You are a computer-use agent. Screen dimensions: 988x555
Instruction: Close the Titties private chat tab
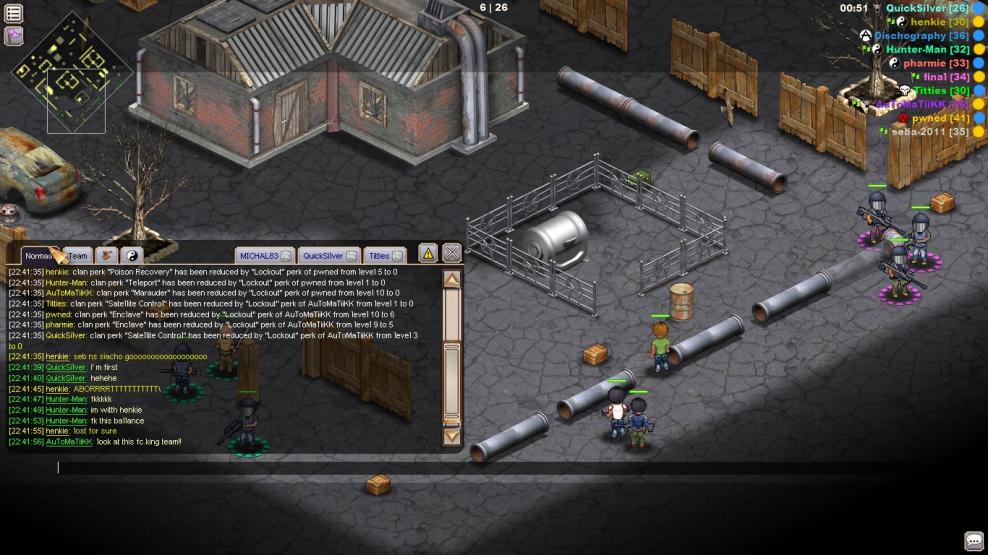(397, 256)
